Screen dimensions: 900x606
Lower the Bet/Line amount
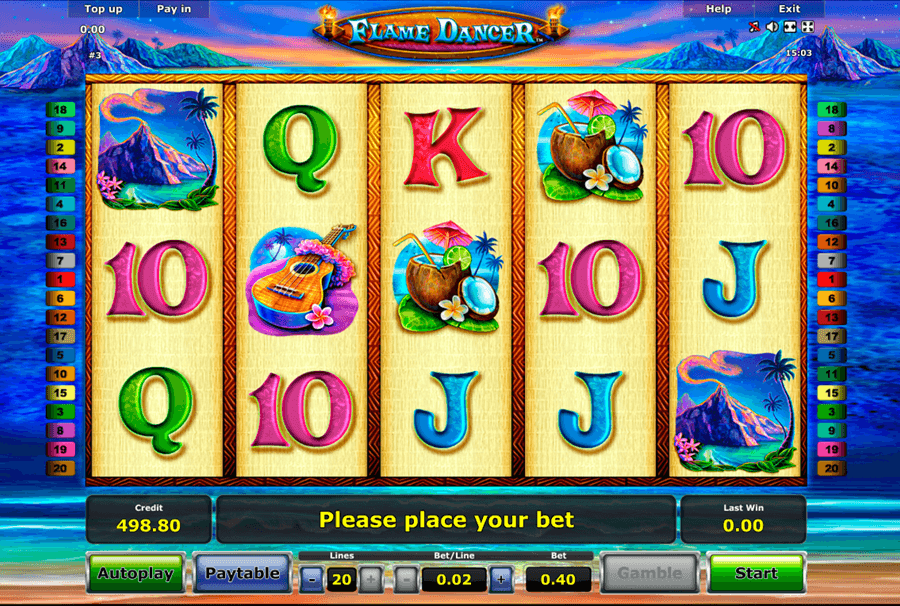(406, 578)
